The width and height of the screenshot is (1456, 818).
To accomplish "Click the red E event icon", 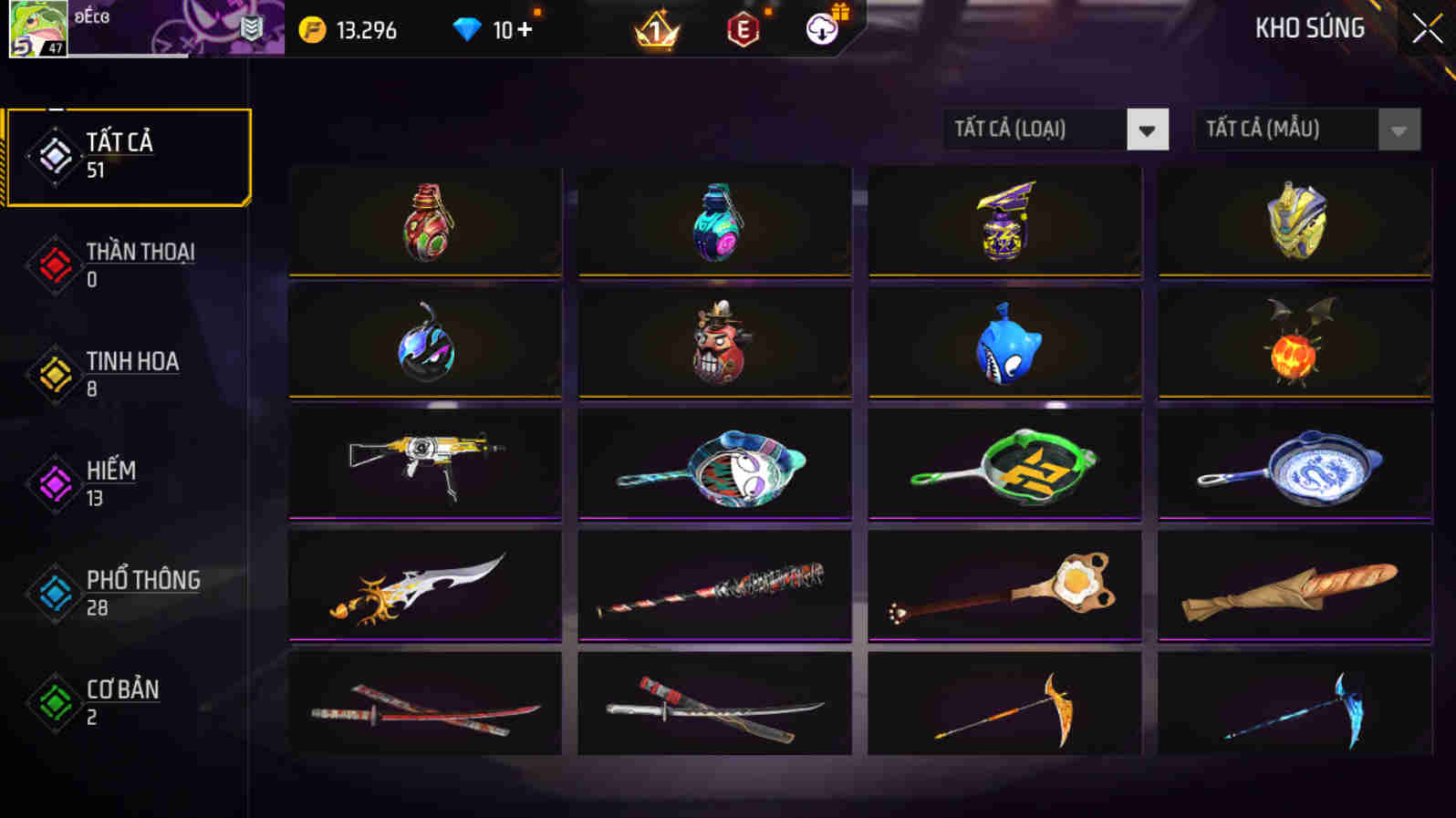I will pos(743,28).
